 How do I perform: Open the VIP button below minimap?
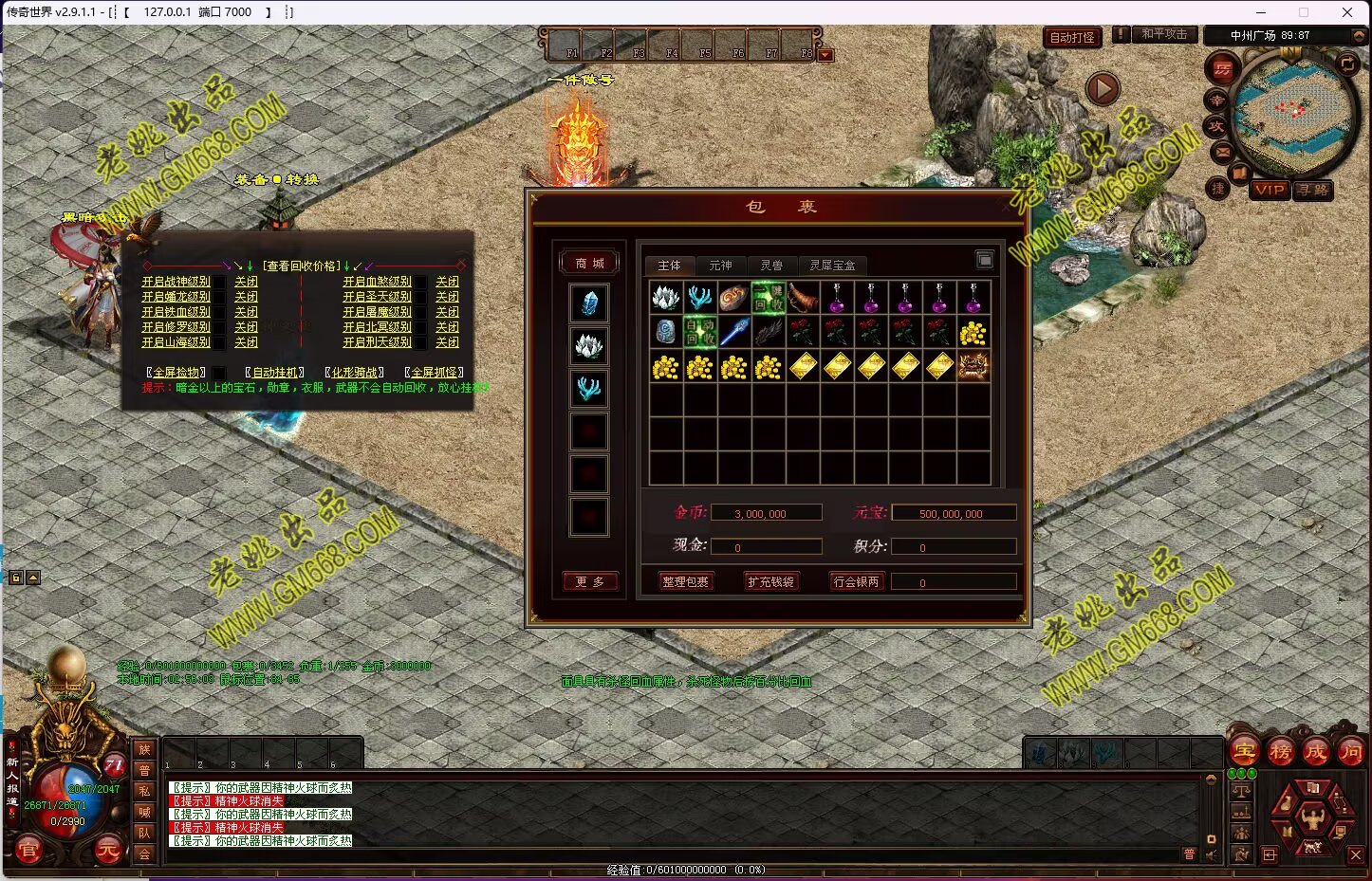[1269, 190]
